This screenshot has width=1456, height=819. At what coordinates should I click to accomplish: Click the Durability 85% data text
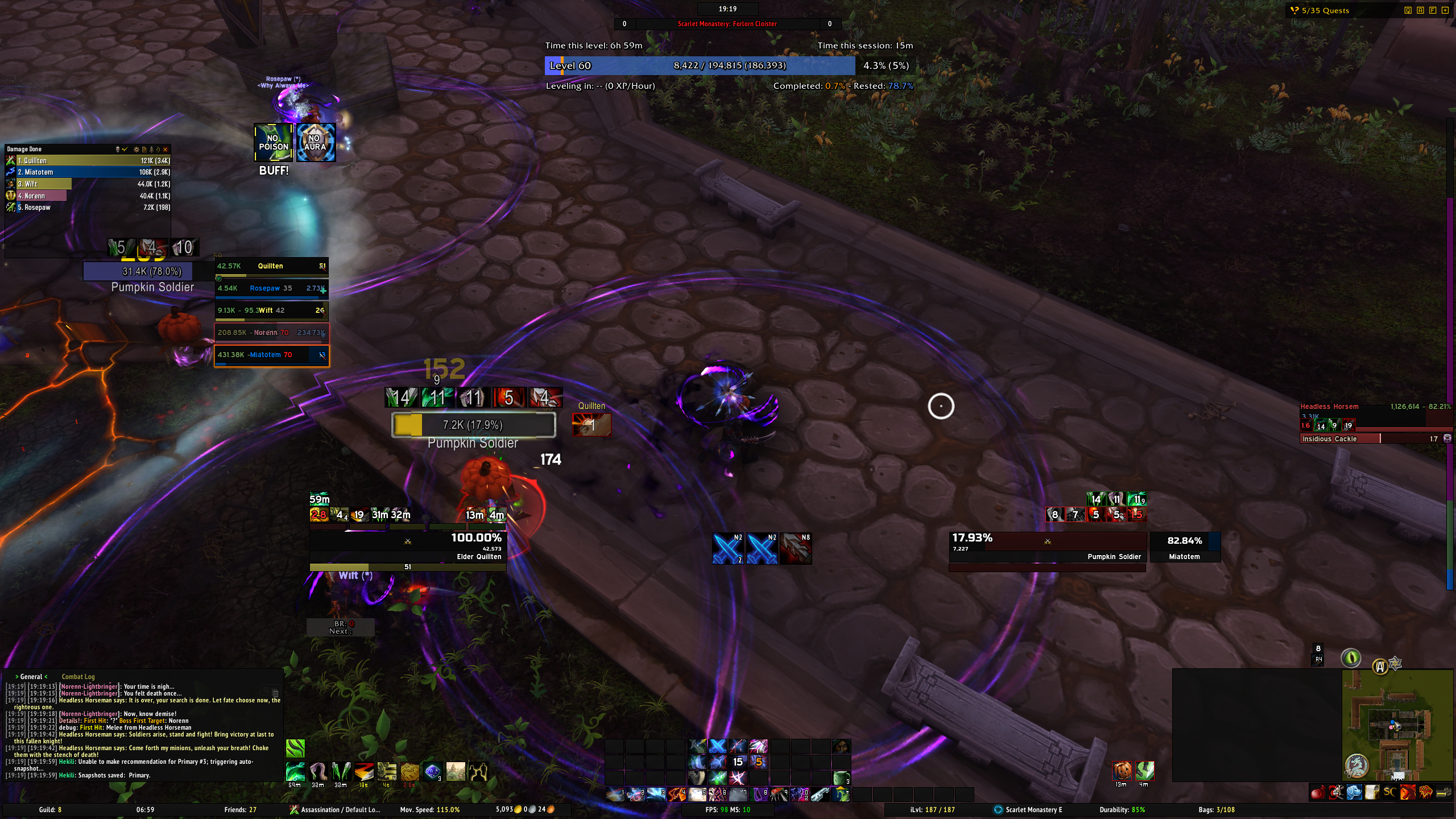(x=1122, y=809)
